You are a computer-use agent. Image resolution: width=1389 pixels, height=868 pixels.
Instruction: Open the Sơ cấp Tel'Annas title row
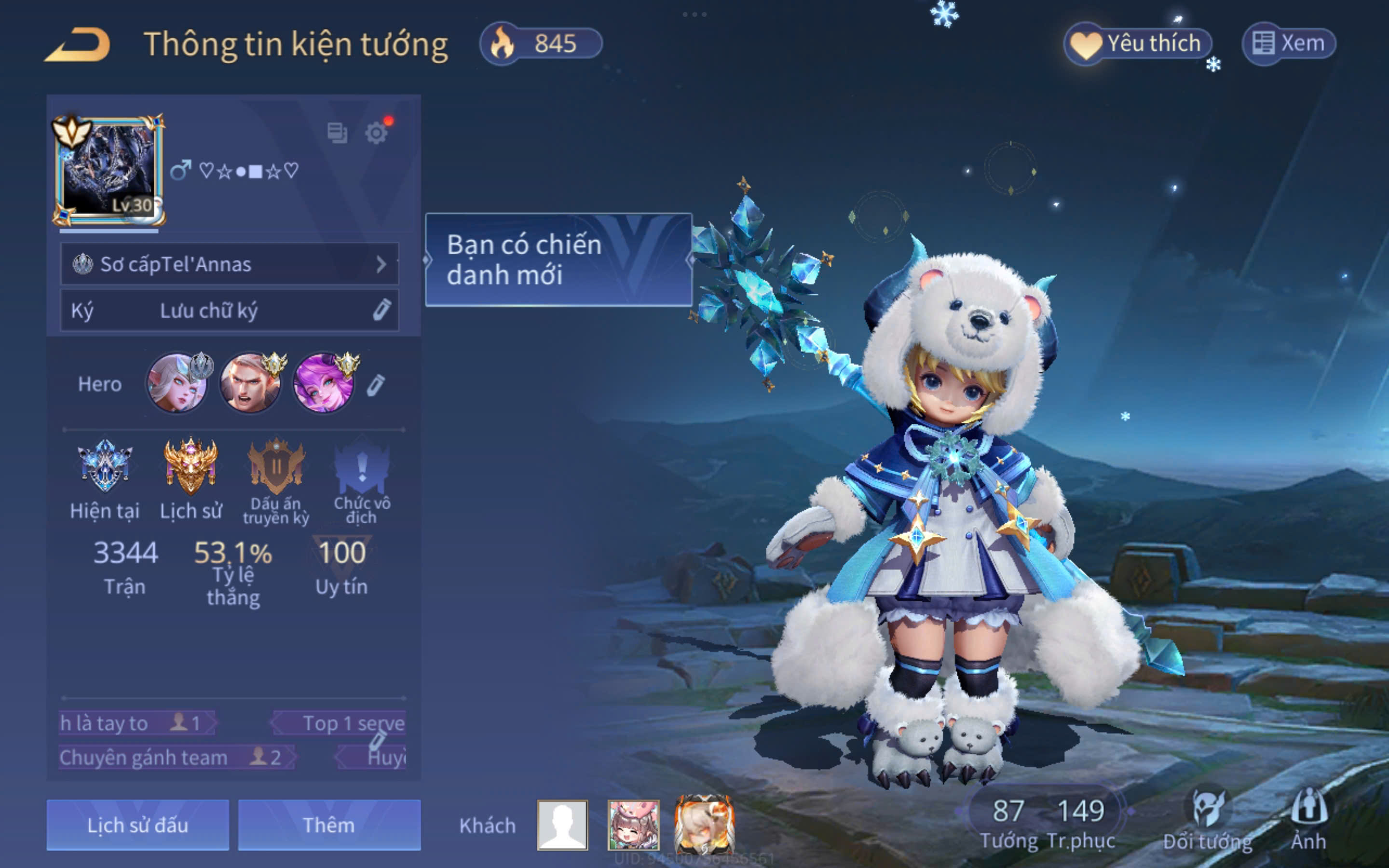230,264
